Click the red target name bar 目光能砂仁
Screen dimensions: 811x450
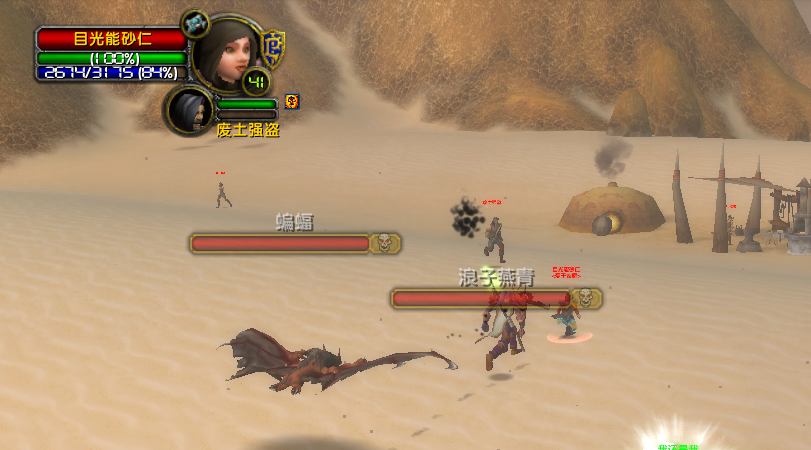coord(111,39)
